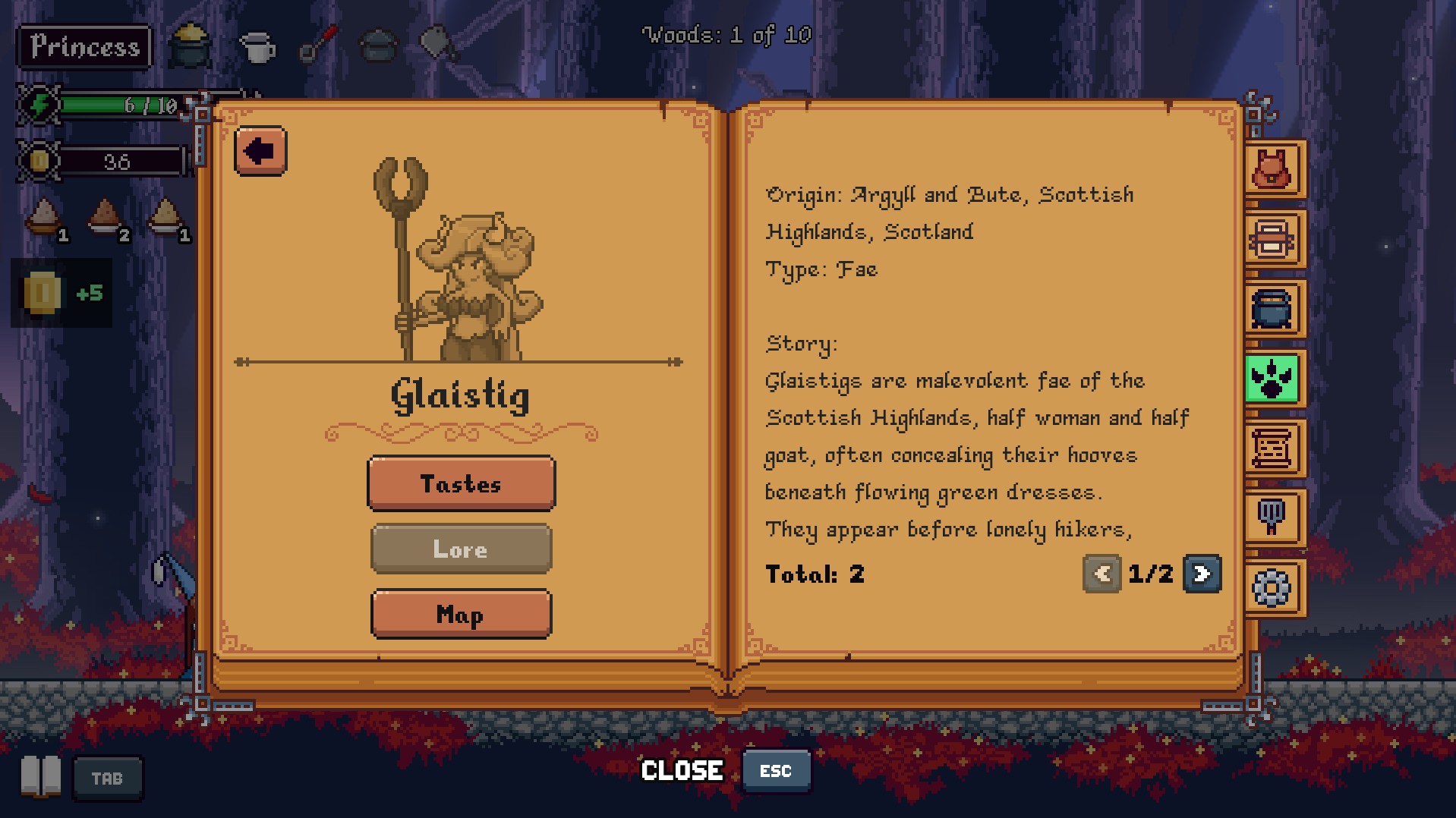
Task: Open the cooking pot tab
Action: (x=1273, y=309)
